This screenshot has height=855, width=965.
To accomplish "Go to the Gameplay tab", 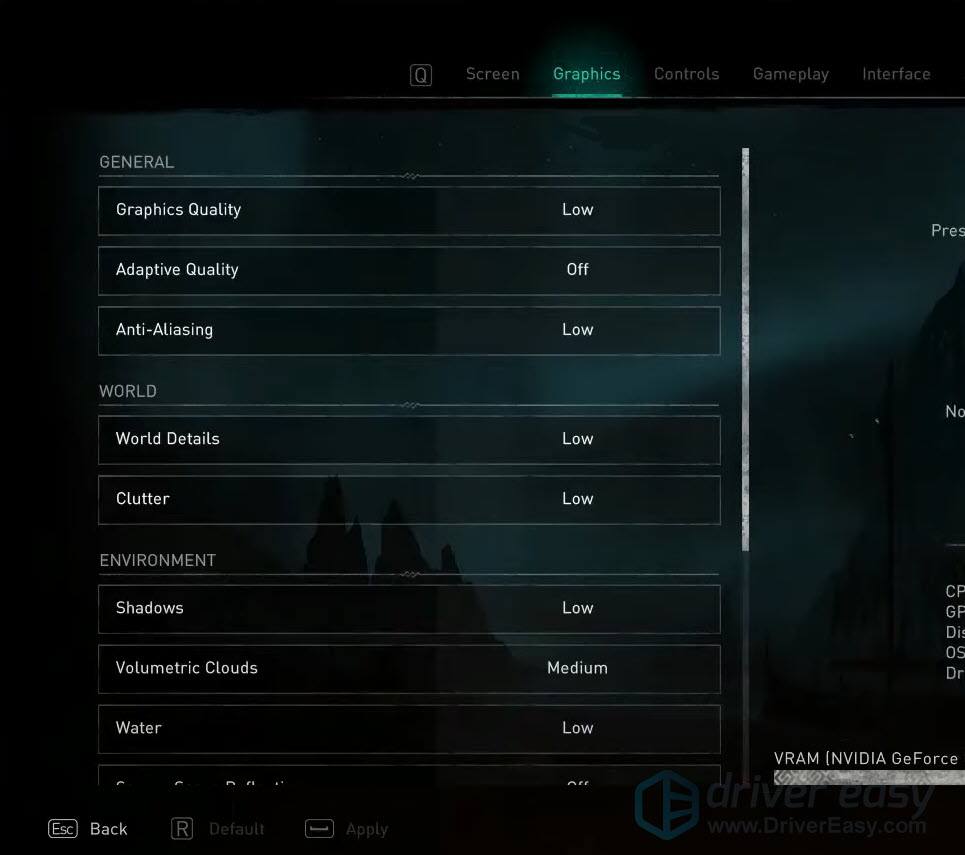I will click(790, 74).
